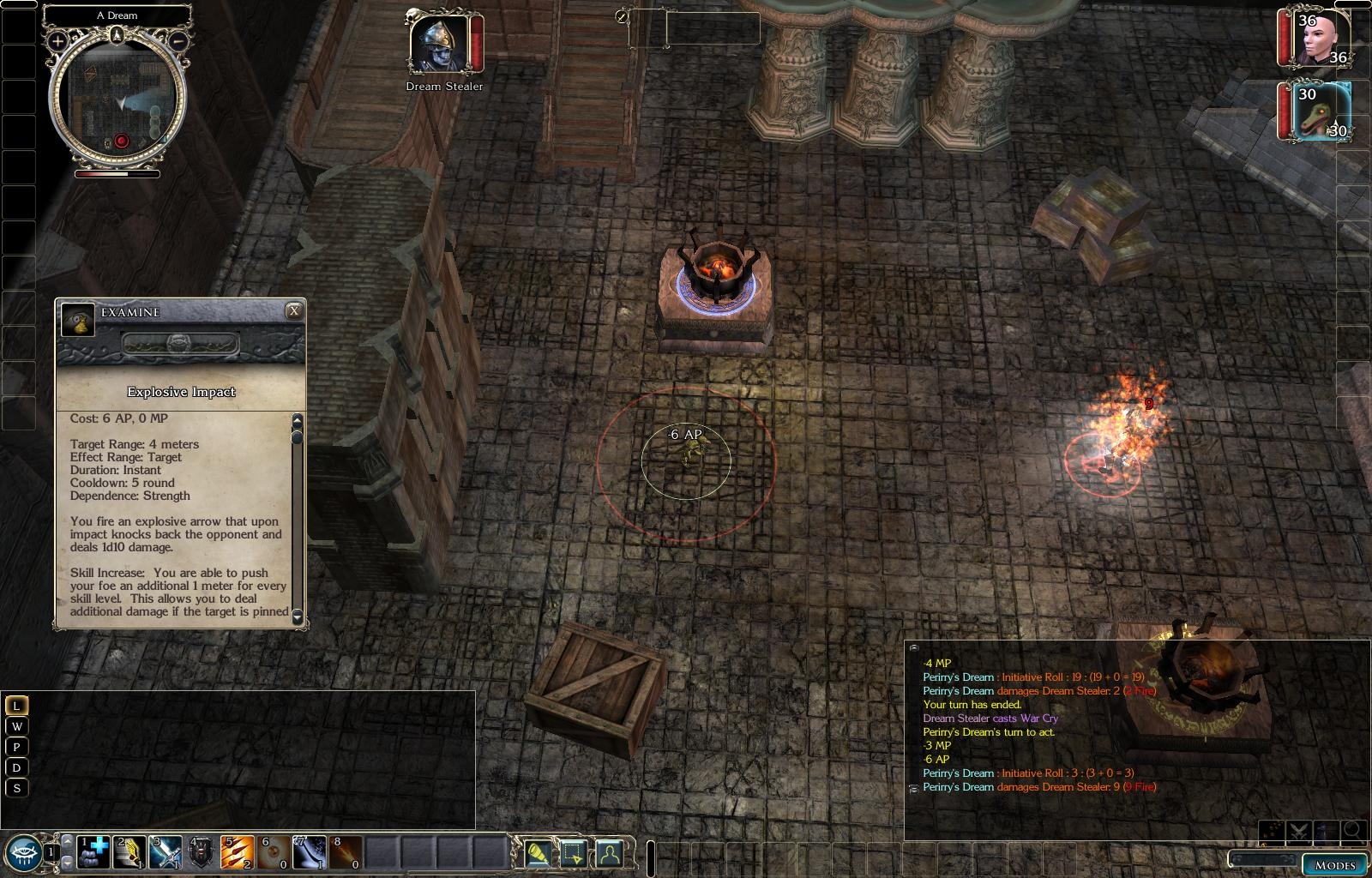Toggle the selection rectangle tool
1372x878 pixels.
click(574, 853)
